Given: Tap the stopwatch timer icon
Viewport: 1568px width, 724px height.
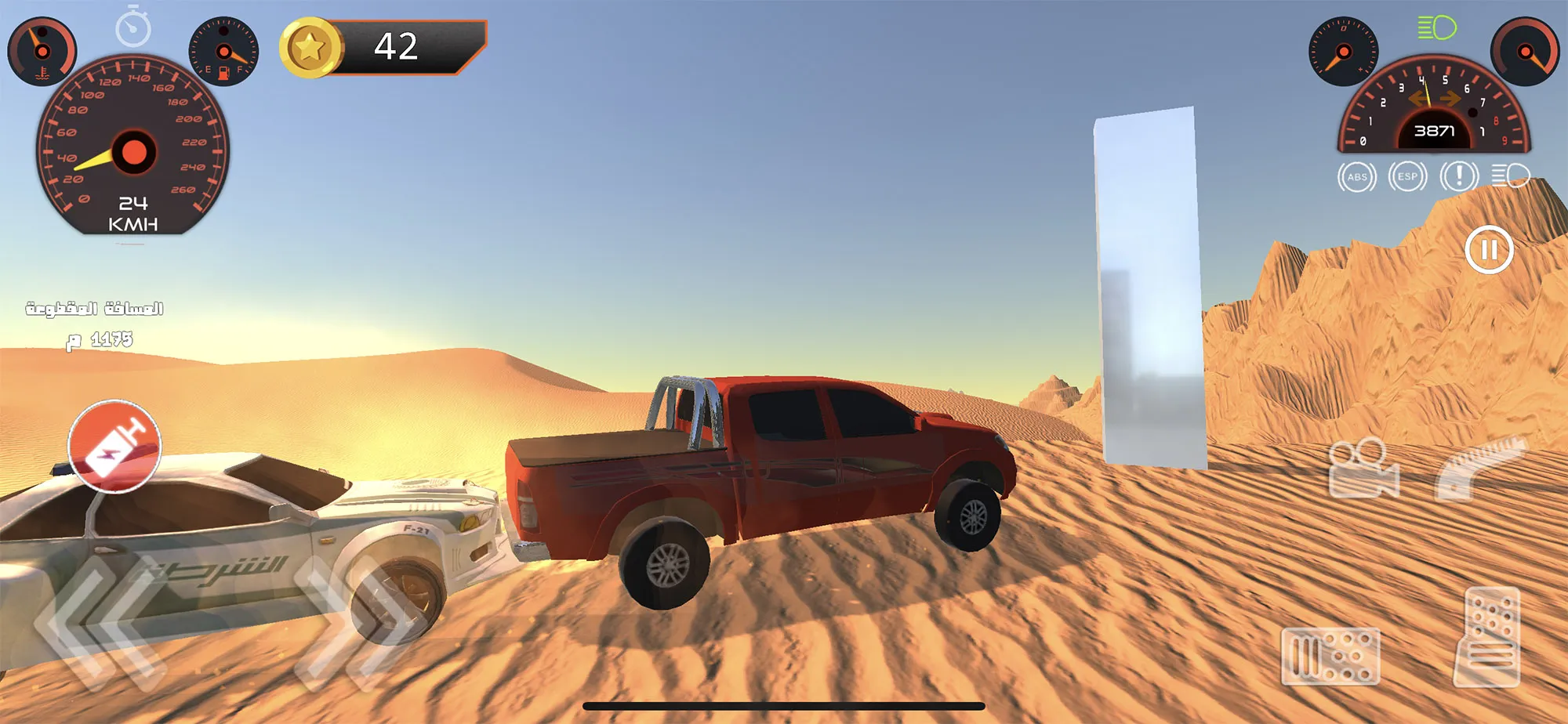Looking at the screenshot, I should [135, 28].
